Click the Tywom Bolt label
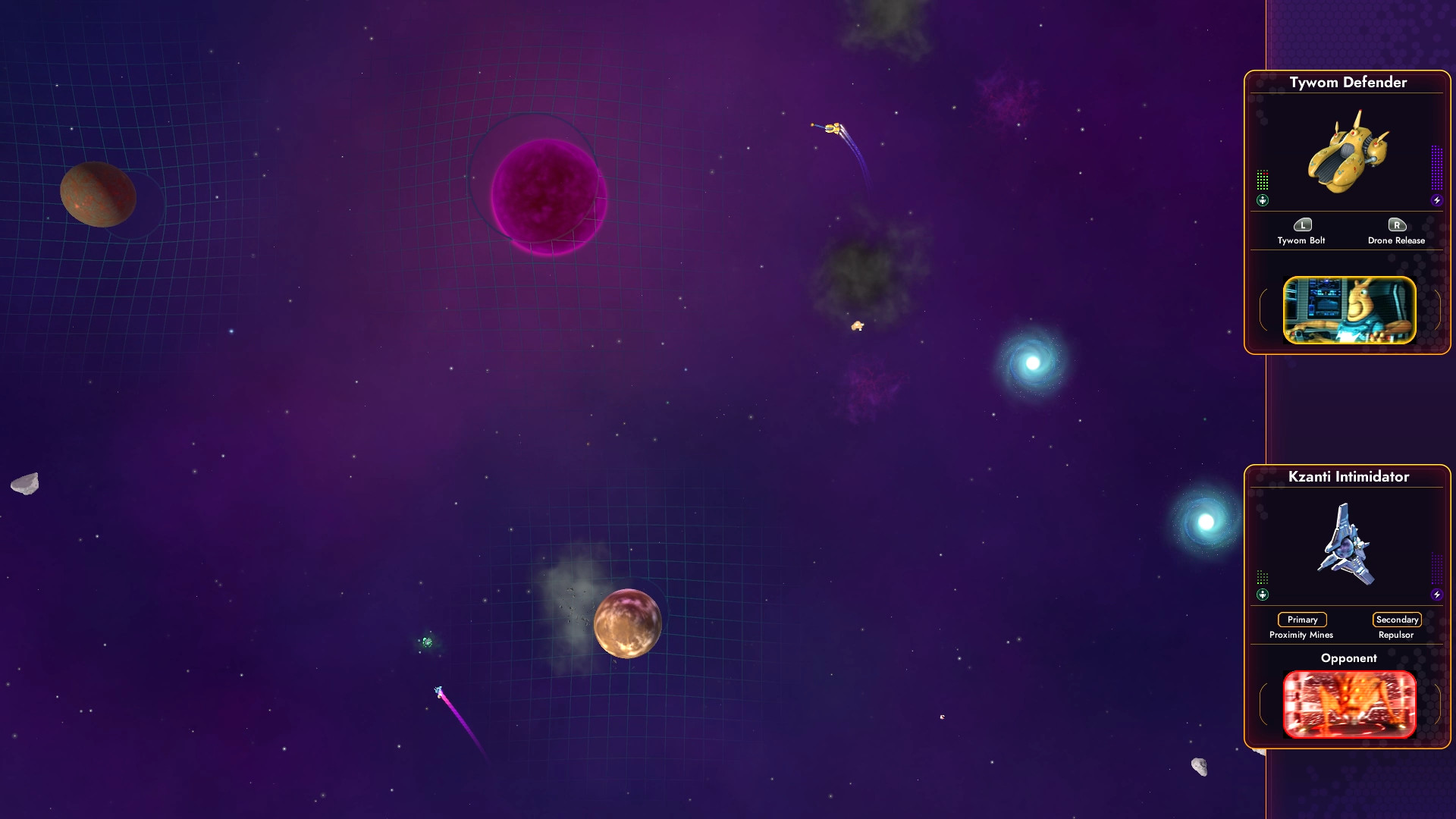The height and width of the screenshot is (819, 1456). pos(1302,240)
